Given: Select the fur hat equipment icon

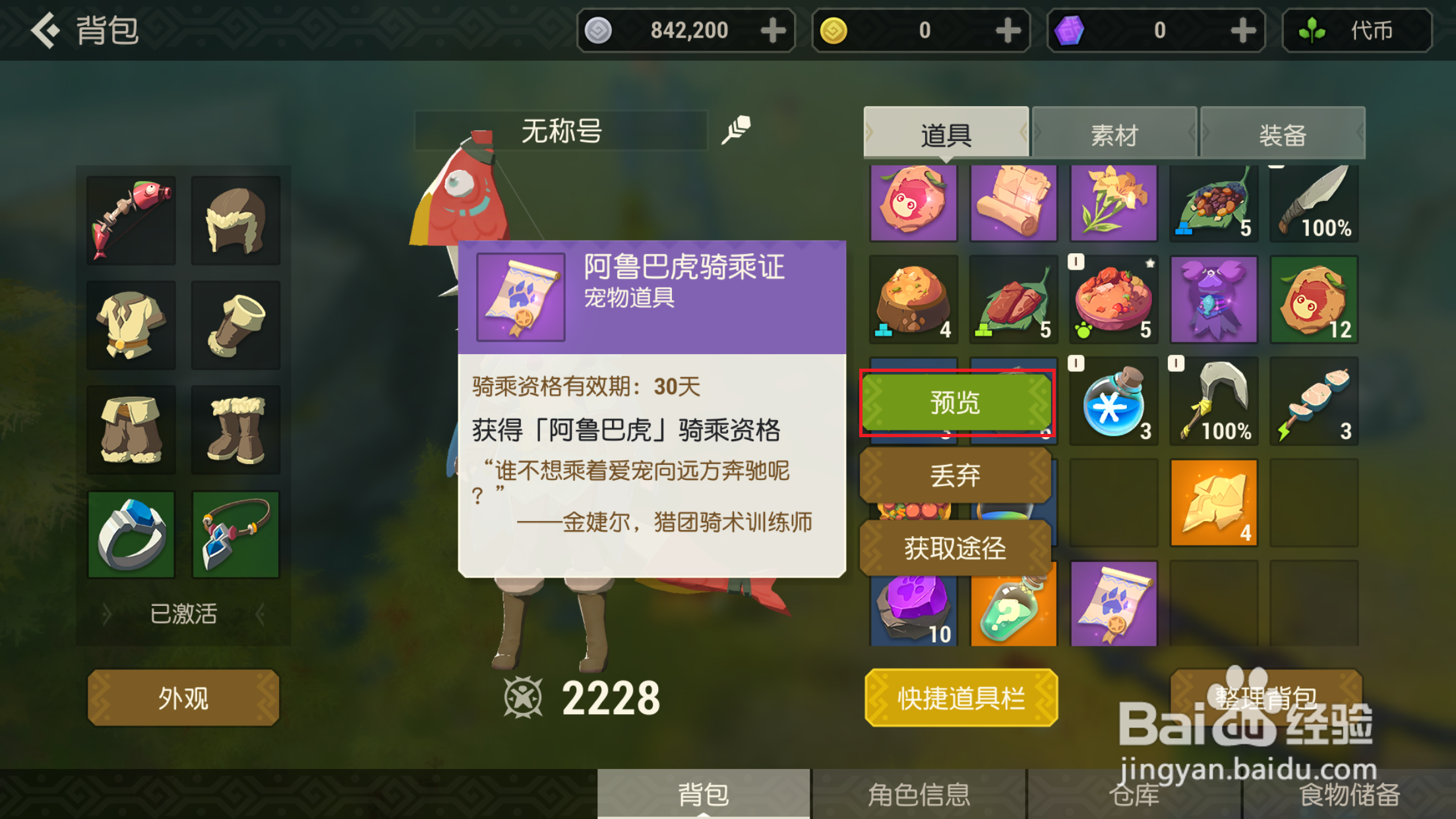Looking at the screenshot, I should [235, 219].
